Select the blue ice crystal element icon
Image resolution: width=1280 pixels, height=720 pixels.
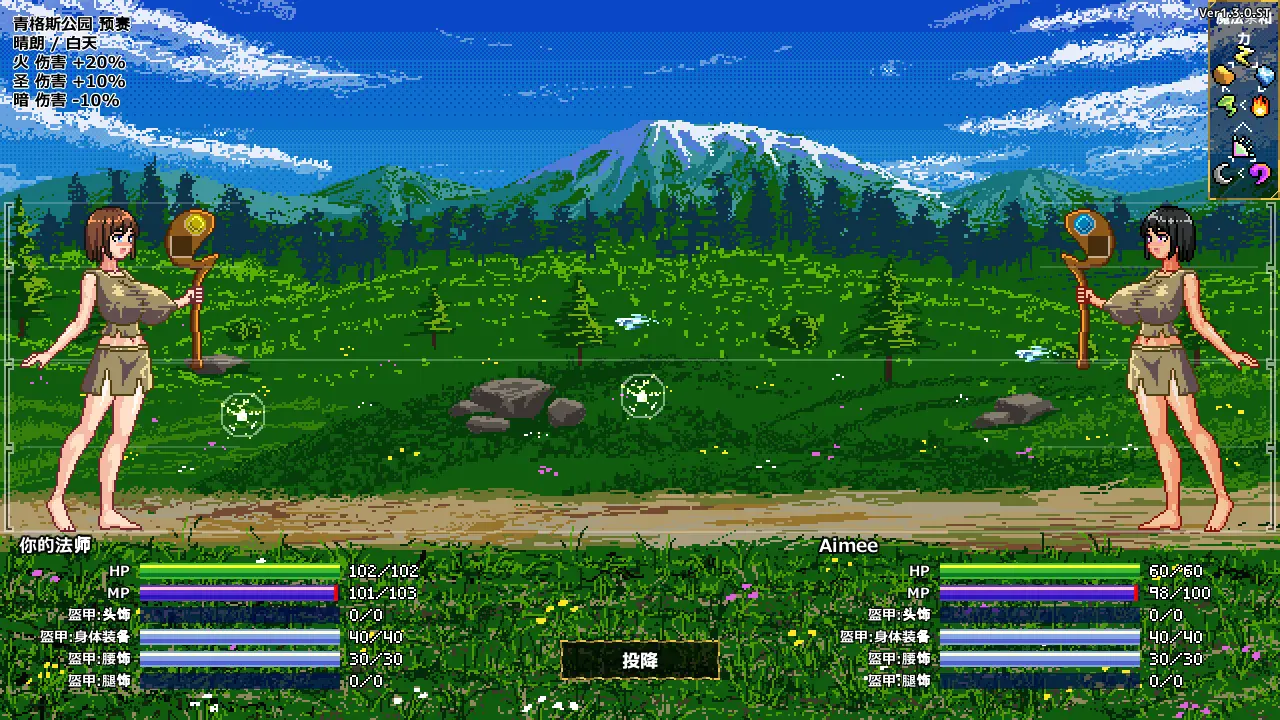tap(1265, 77)
